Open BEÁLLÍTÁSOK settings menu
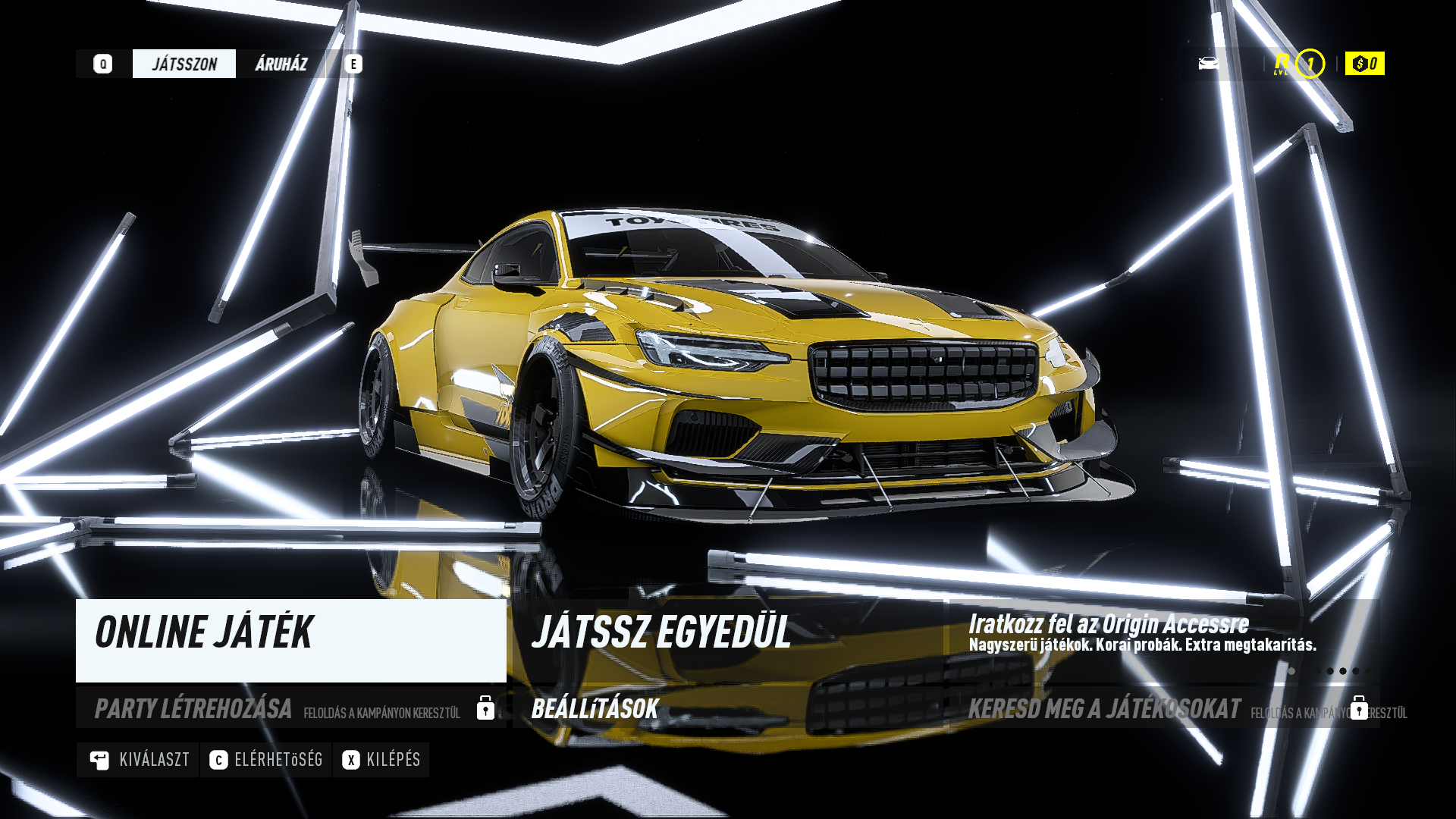This screenshot has height=819, width=1456. 728,708
